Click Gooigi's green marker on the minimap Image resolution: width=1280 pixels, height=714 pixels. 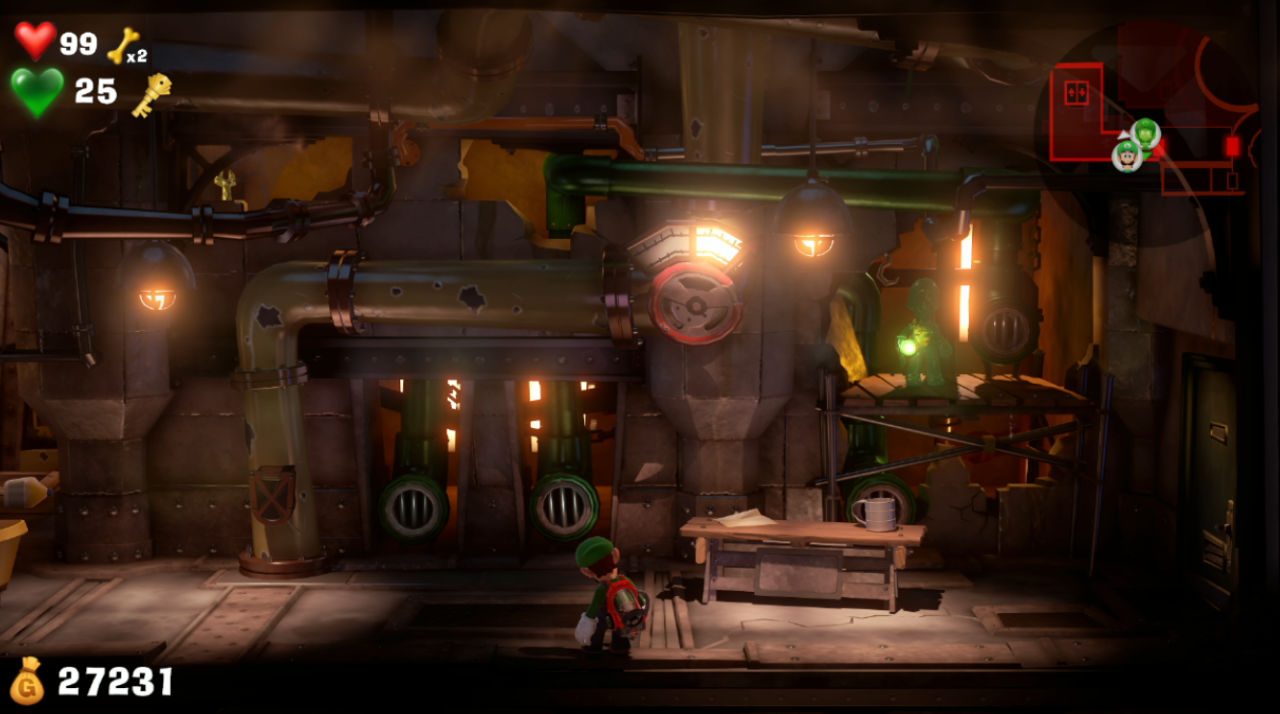(x=1146, y=132)
